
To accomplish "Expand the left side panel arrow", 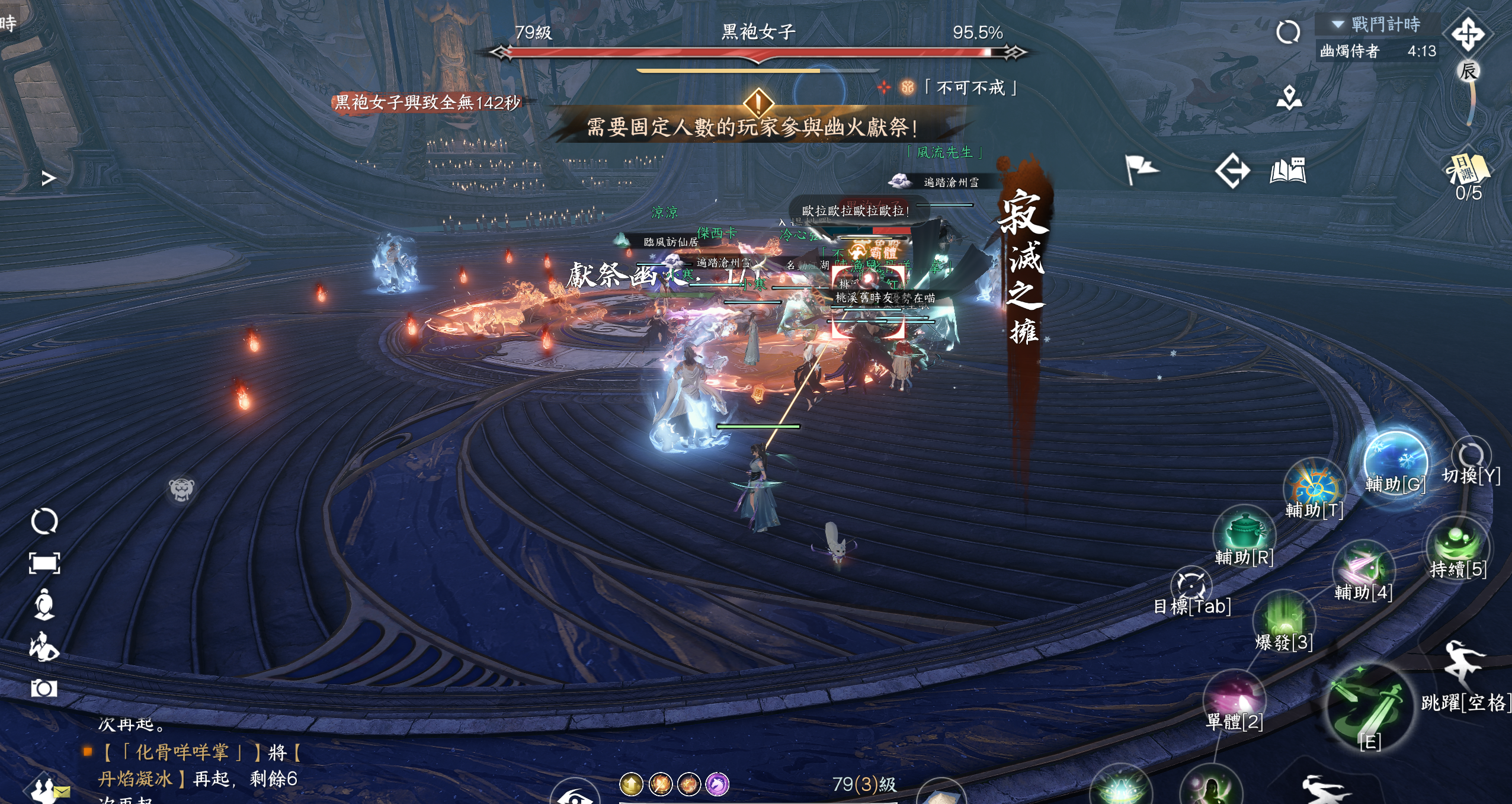I will pos(49,178).
